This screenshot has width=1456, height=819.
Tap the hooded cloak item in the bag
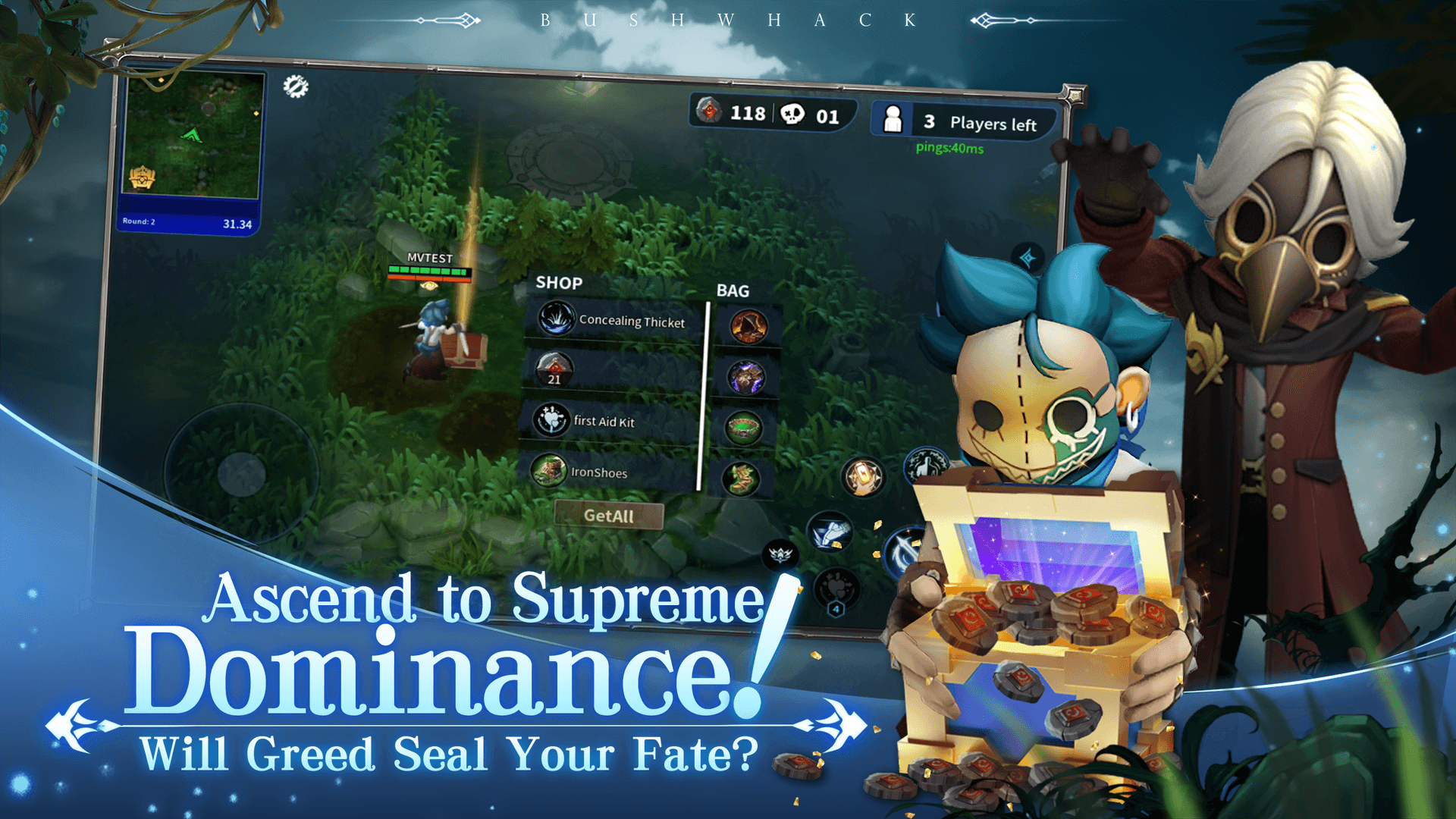click(749, 325)
